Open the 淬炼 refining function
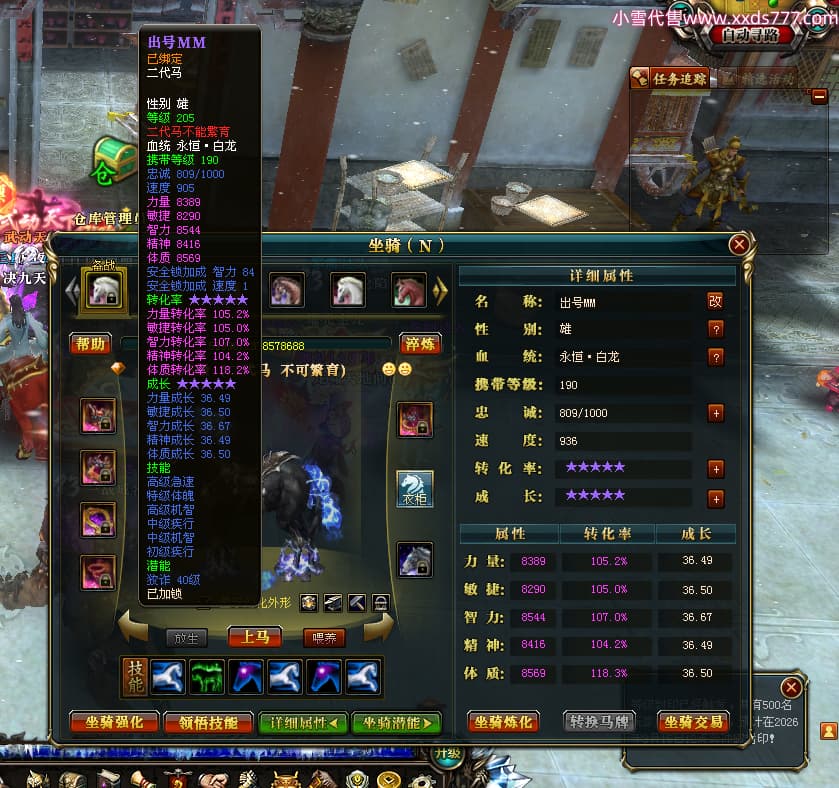 point(420,344)
